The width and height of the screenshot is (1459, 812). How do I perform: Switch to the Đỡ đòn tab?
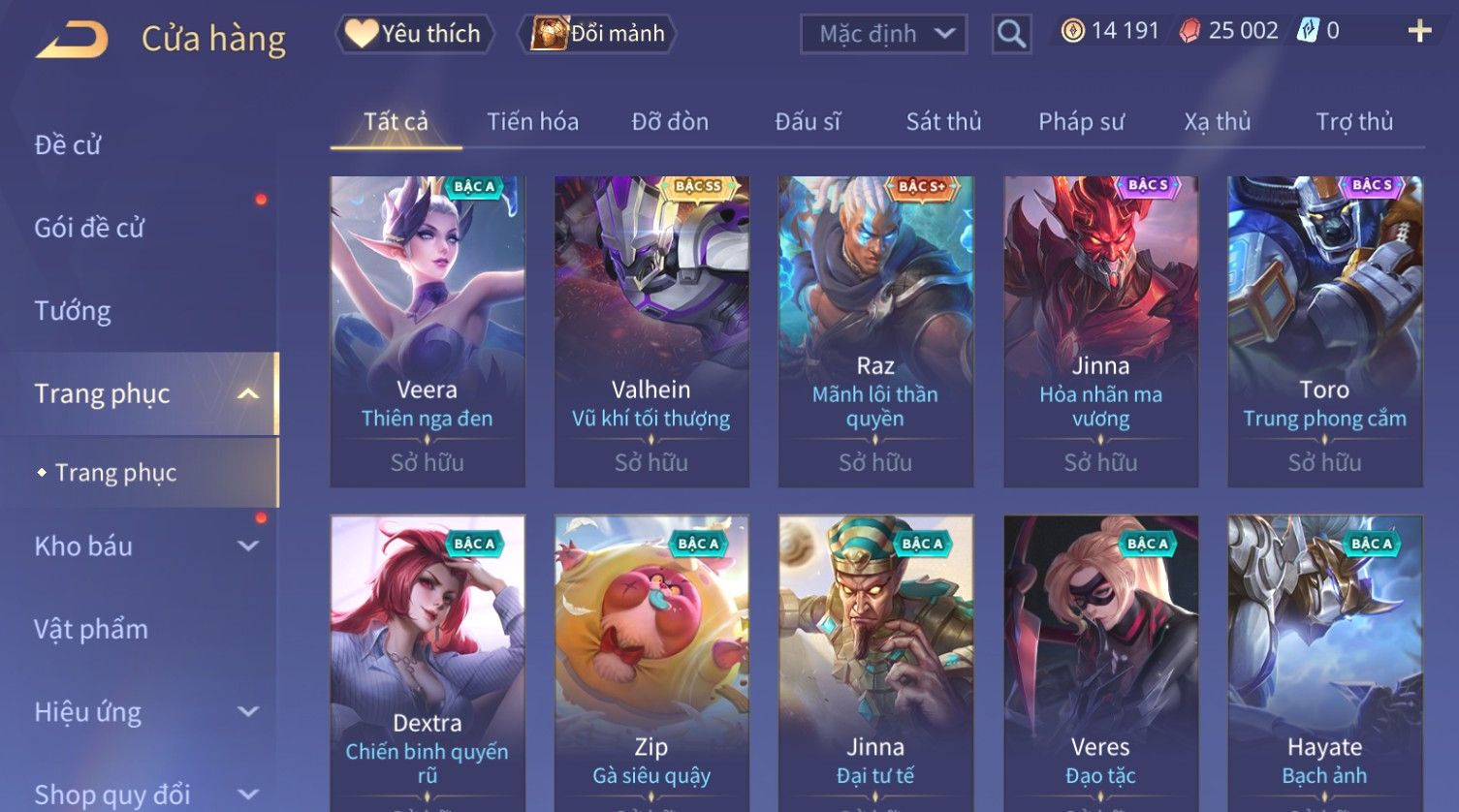click(x=670, y=122)
